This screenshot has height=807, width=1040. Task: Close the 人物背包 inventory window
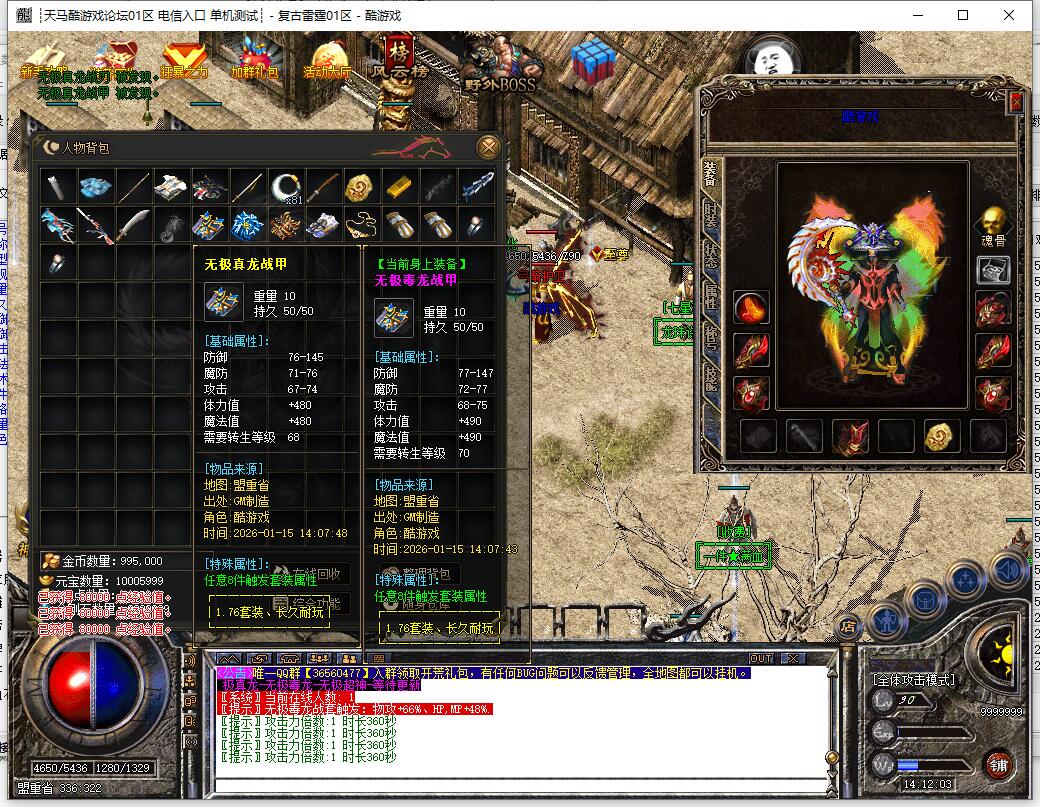pyautogui.click(x=488, y=147)
